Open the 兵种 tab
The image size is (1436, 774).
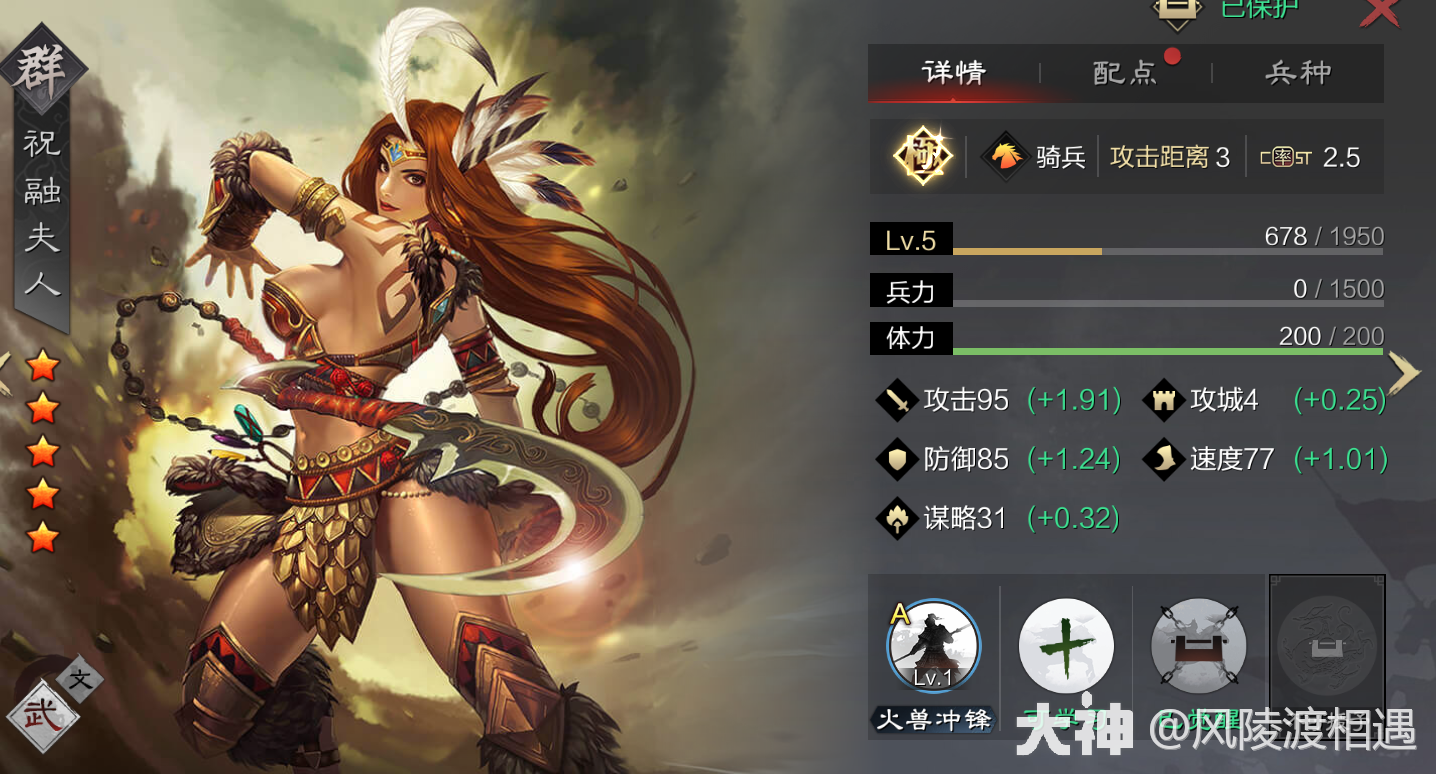coord(1297,72)
